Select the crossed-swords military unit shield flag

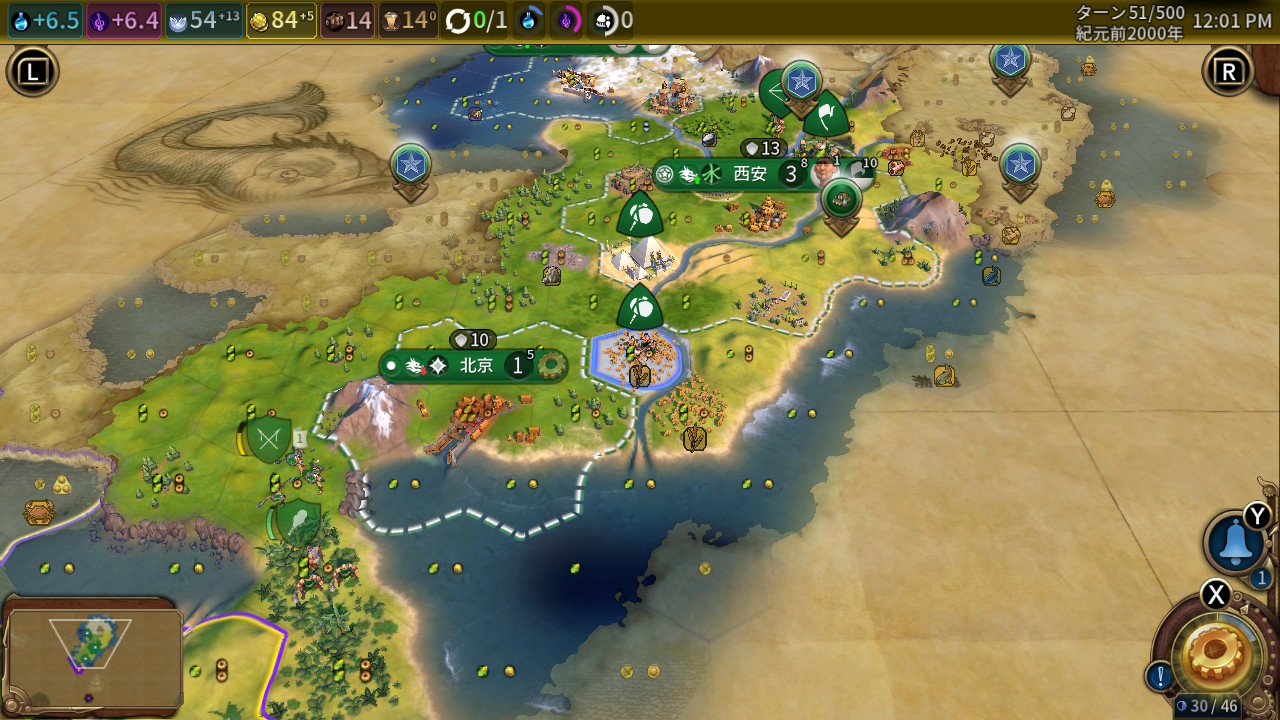pos(268,439)
